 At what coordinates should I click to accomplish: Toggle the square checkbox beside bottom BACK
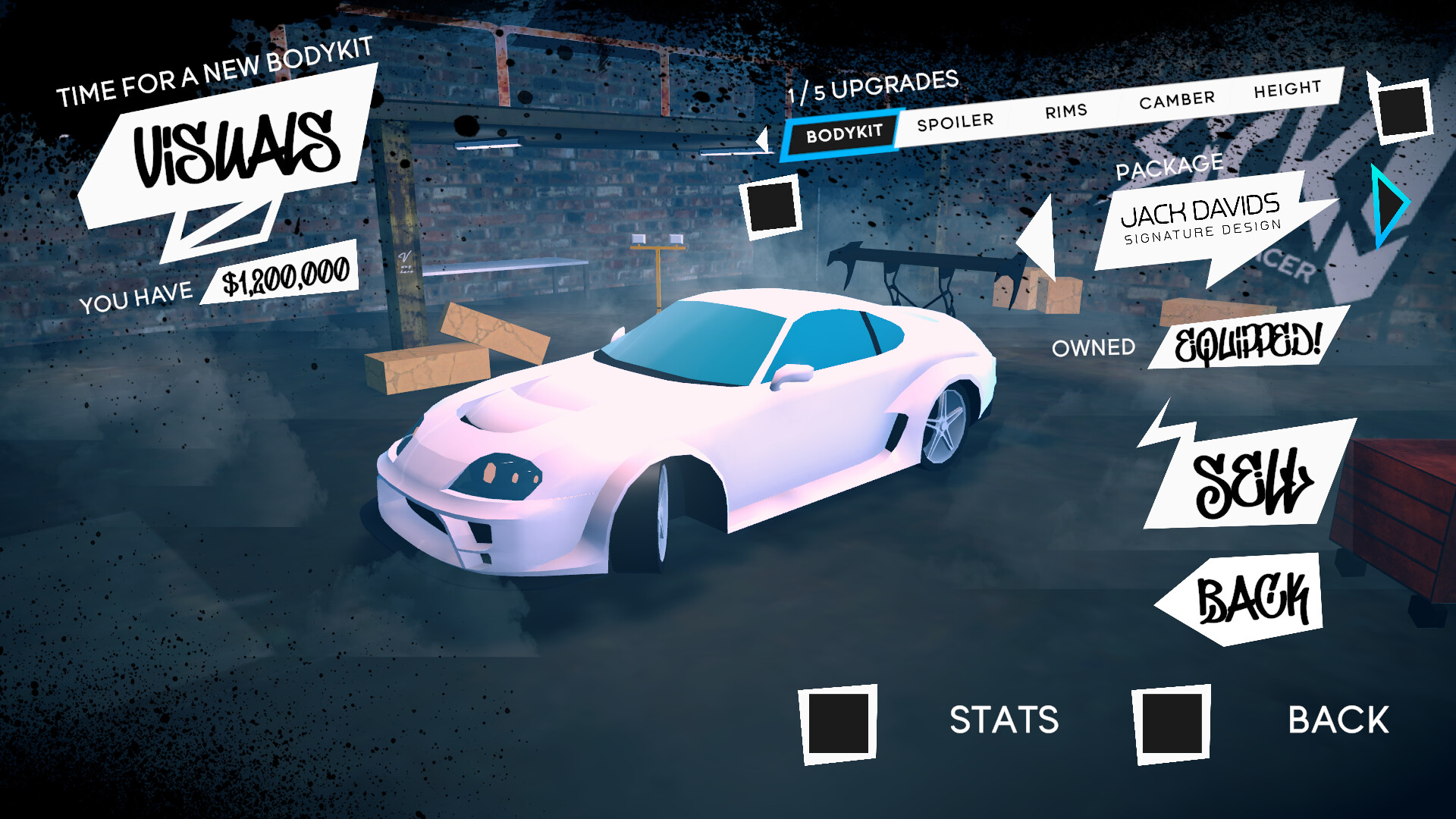[x=1172, y=724]
